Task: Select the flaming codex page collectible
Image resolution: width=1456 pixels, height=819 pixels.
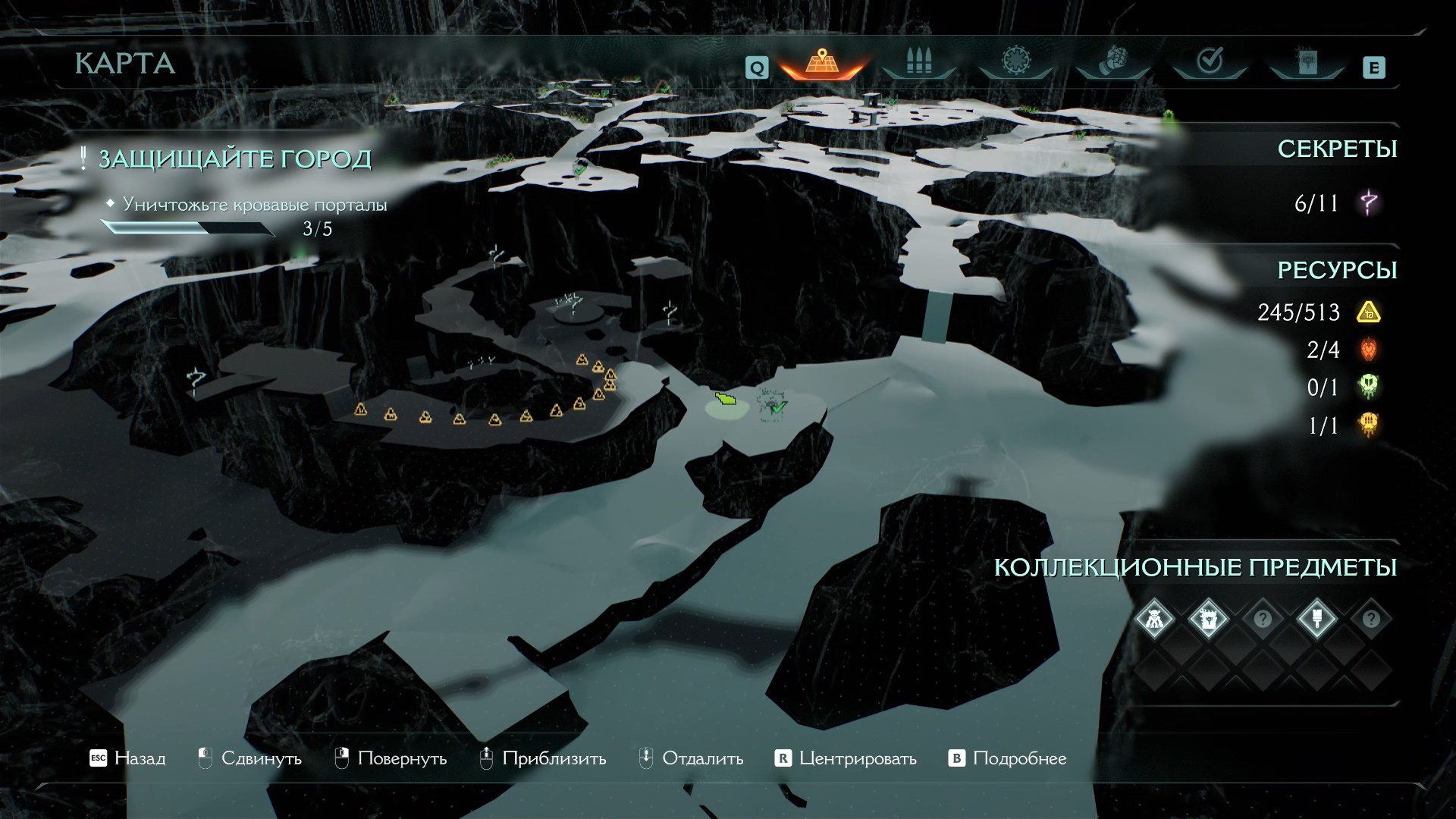Action: point(1208,620)
